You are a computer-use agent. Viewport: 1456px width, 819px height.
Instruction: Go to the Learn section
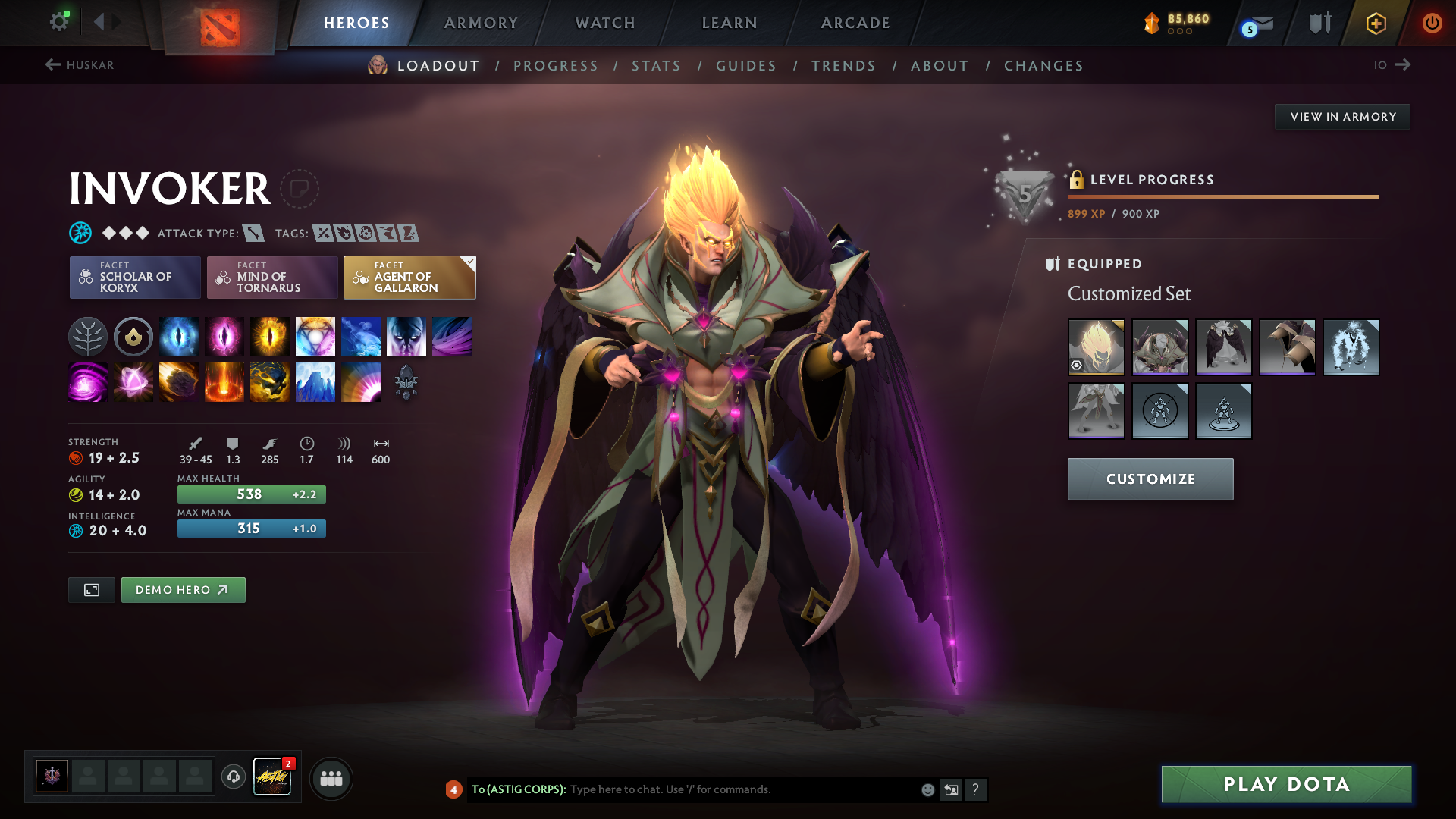coord(730,23)
